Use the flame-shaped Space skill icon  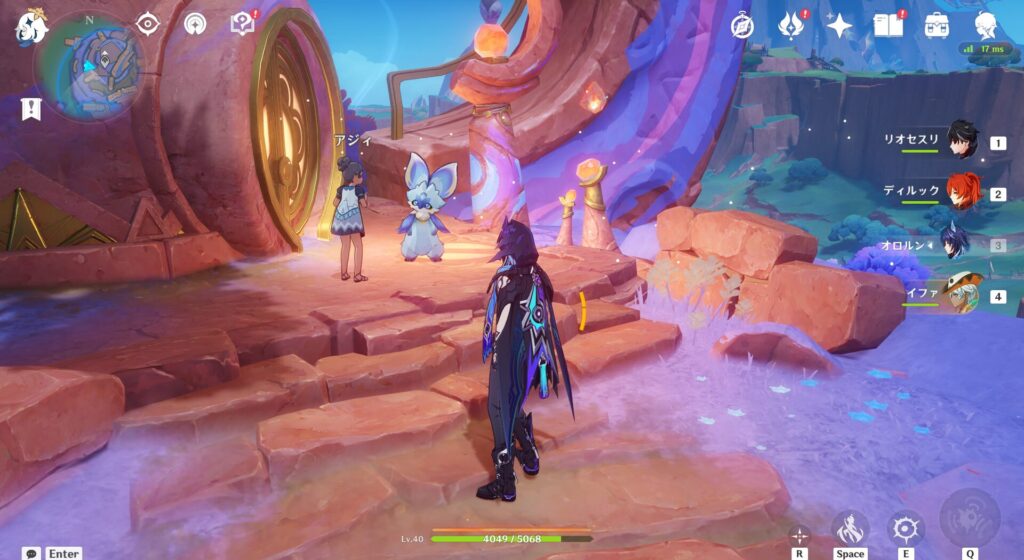850,527
